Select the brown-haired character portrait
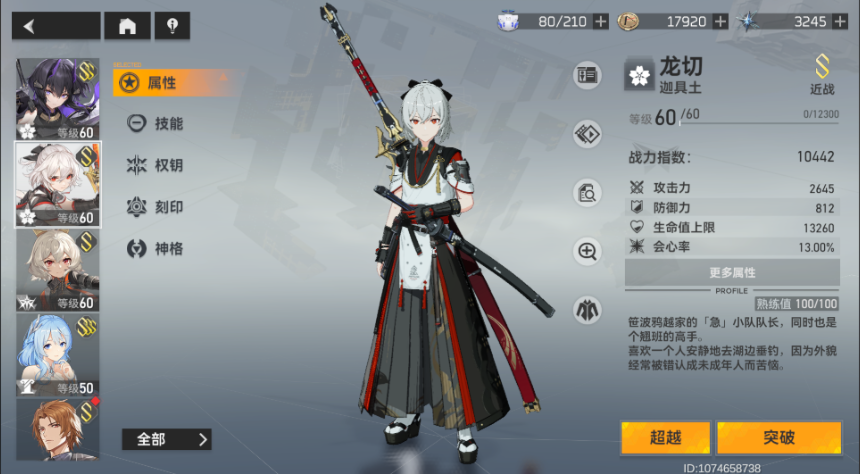860x474 pixels. pos(58,430)
